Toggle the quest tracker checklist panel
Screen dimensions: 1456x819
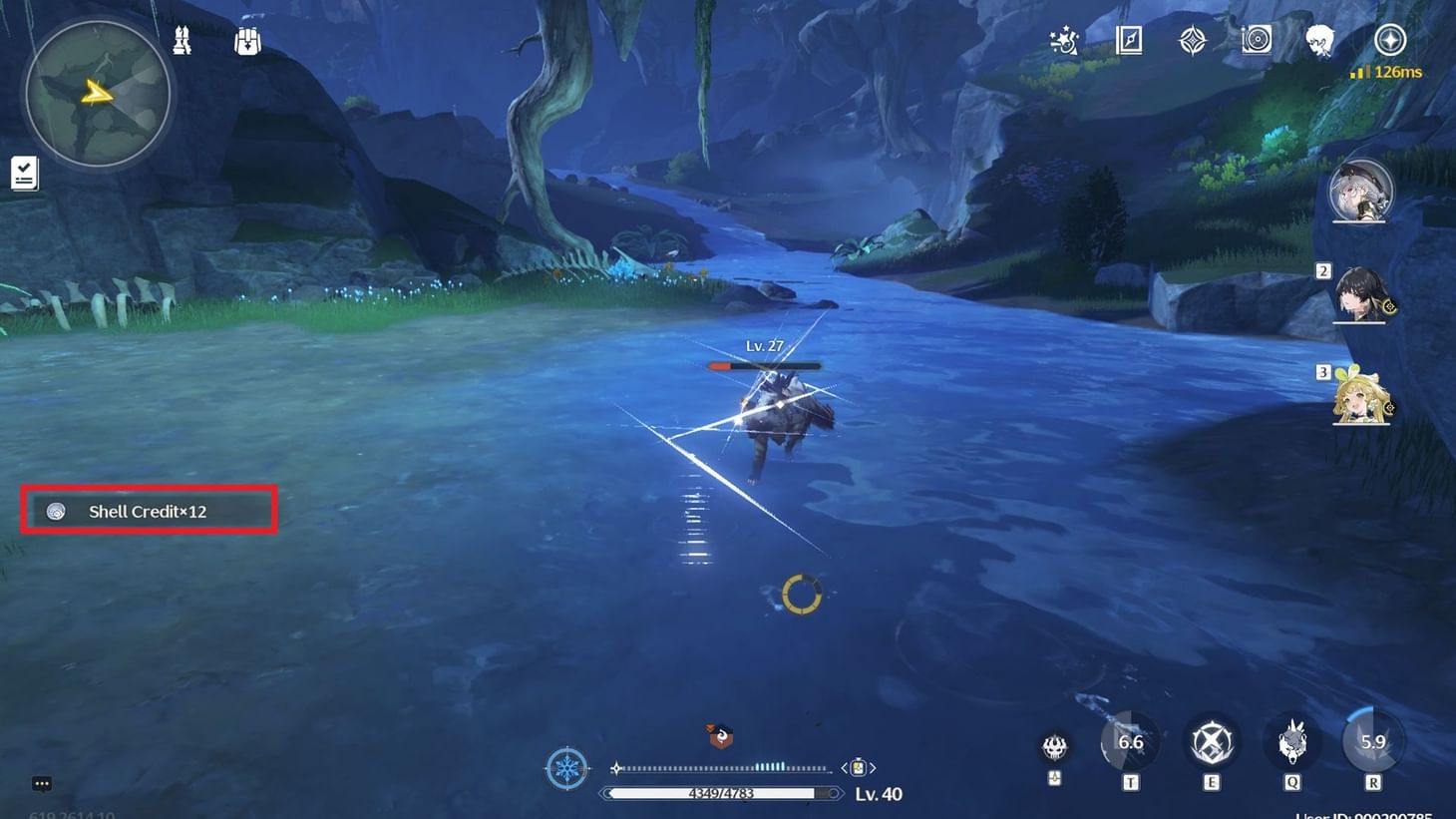pyautogui.click(x=24, y=172)
